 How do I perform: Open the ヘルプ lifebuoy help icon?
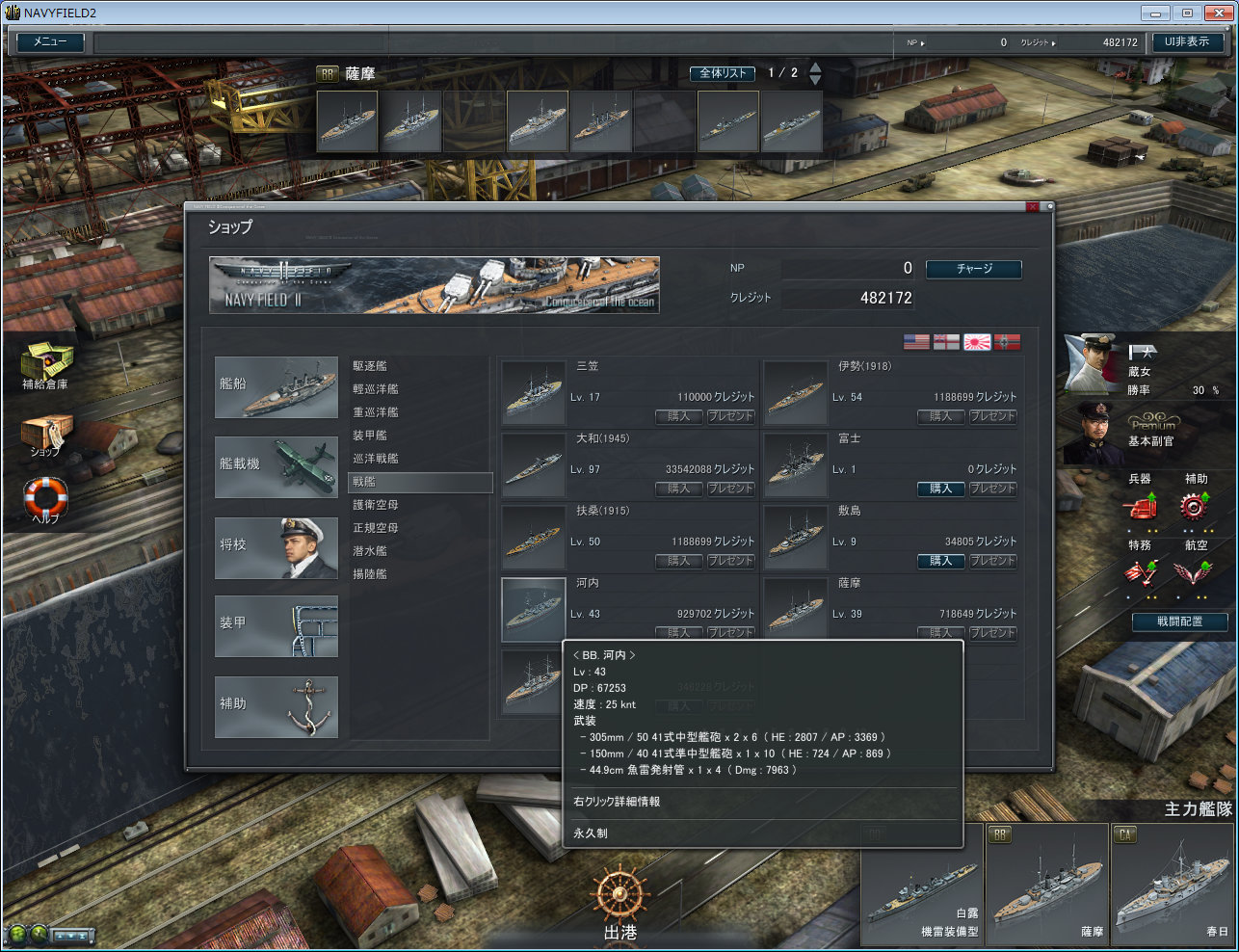[x=45, y=499]
